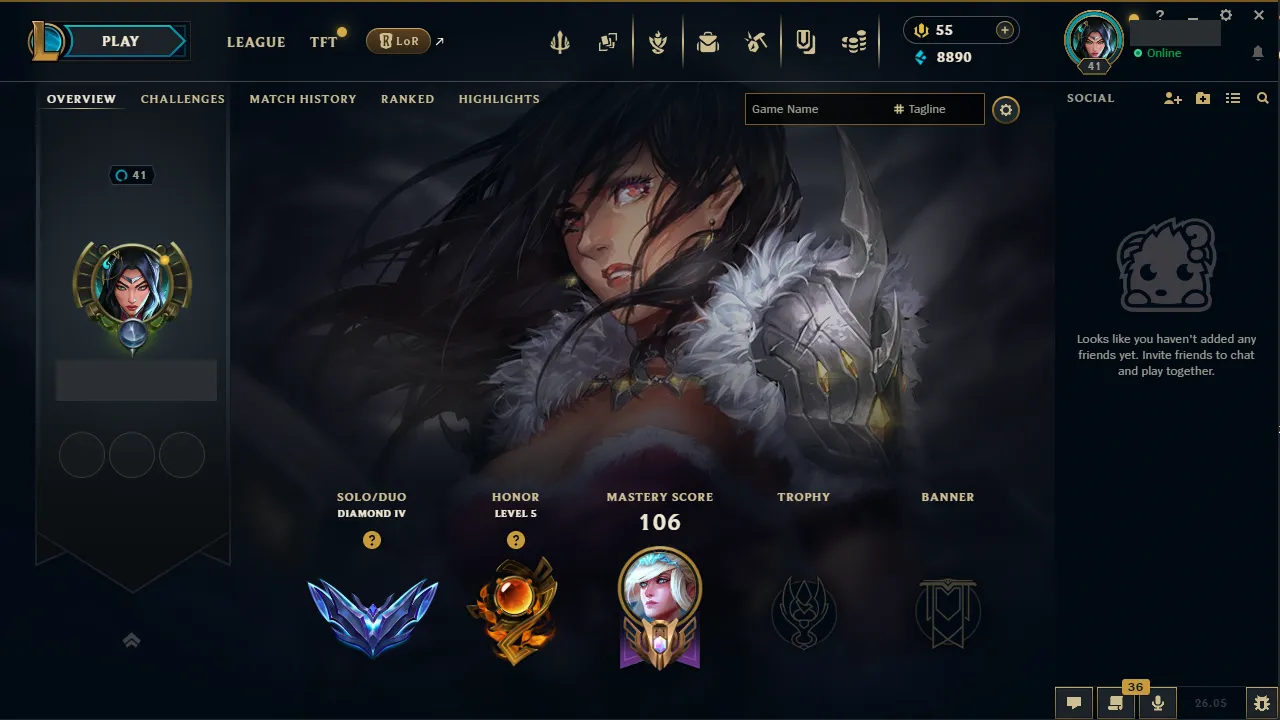Open the Store with the coins icon
1280x720 pixels.
(x=854, y=41)
